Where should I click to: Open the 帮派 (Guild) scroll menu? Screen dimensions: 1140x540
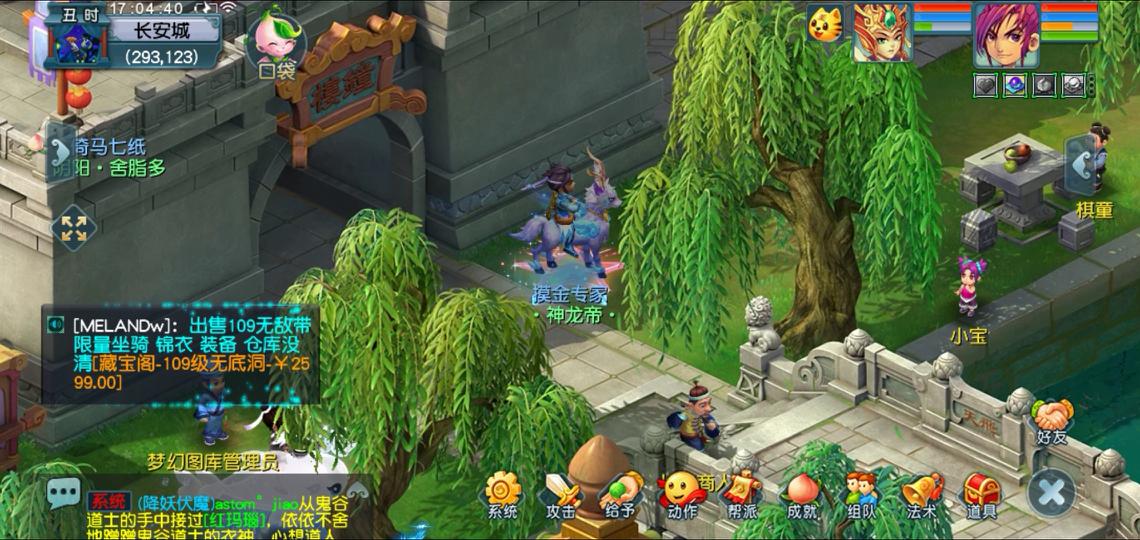pos(742,492)
